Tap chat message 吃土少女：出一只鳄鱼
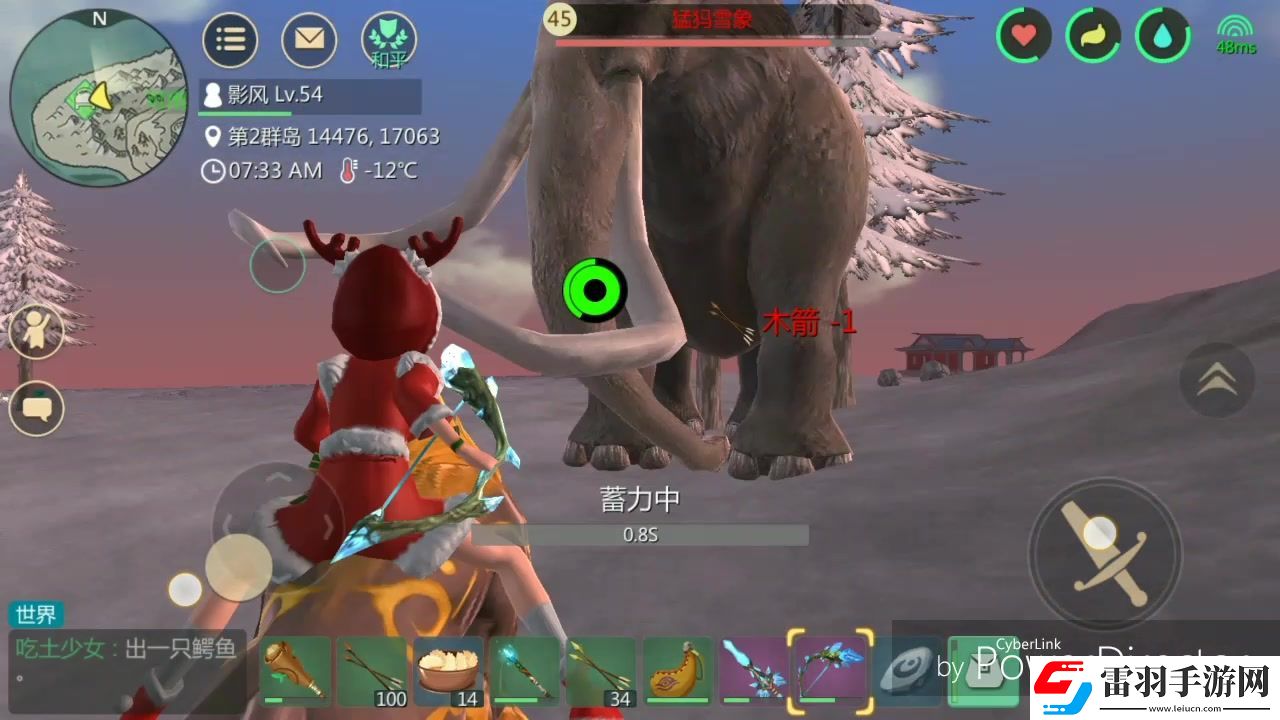Viewport: 1280px width, 720px height. tap(125, 648)
